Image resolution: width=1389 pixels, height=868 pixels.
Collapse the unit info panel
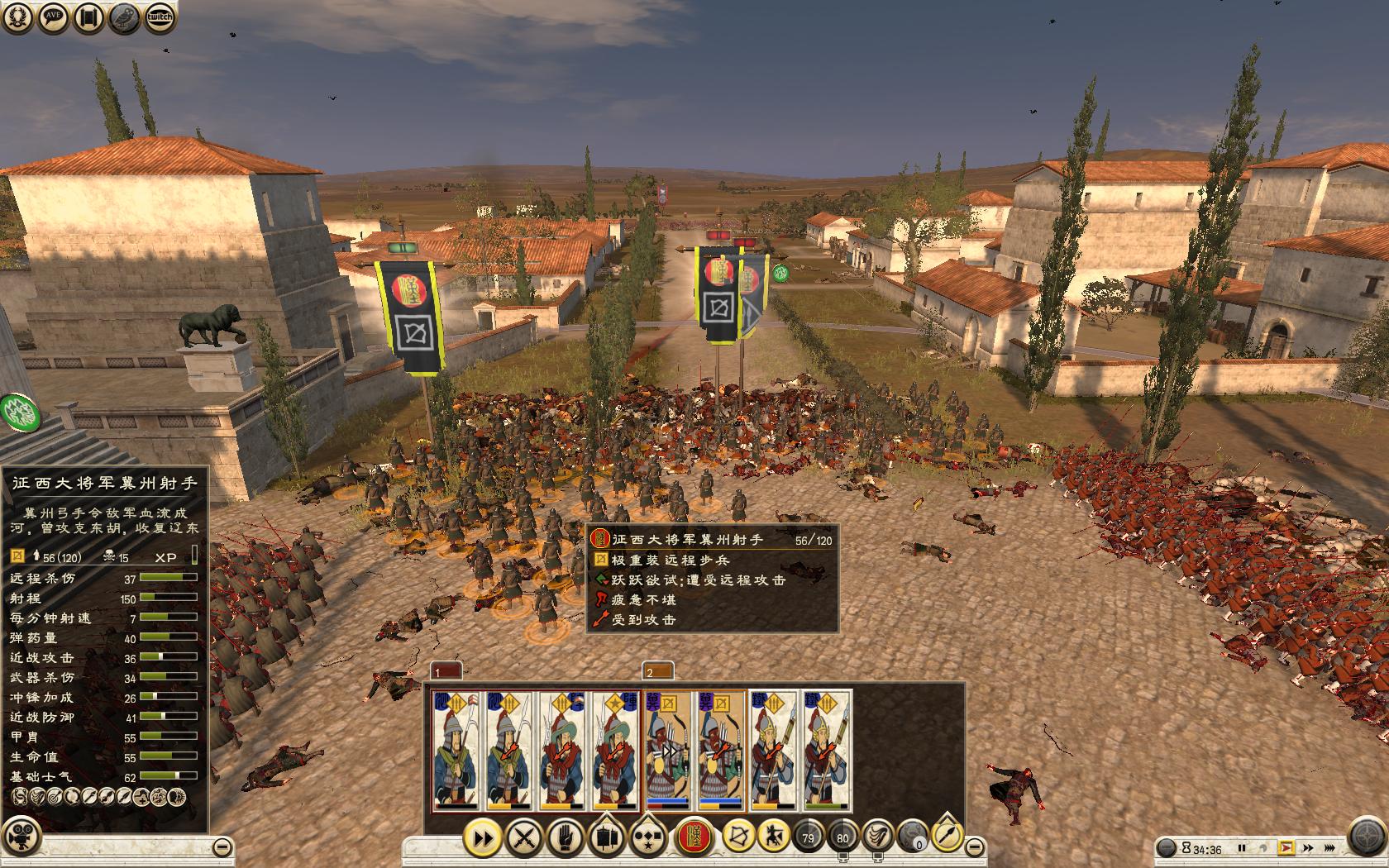point(222,847)
